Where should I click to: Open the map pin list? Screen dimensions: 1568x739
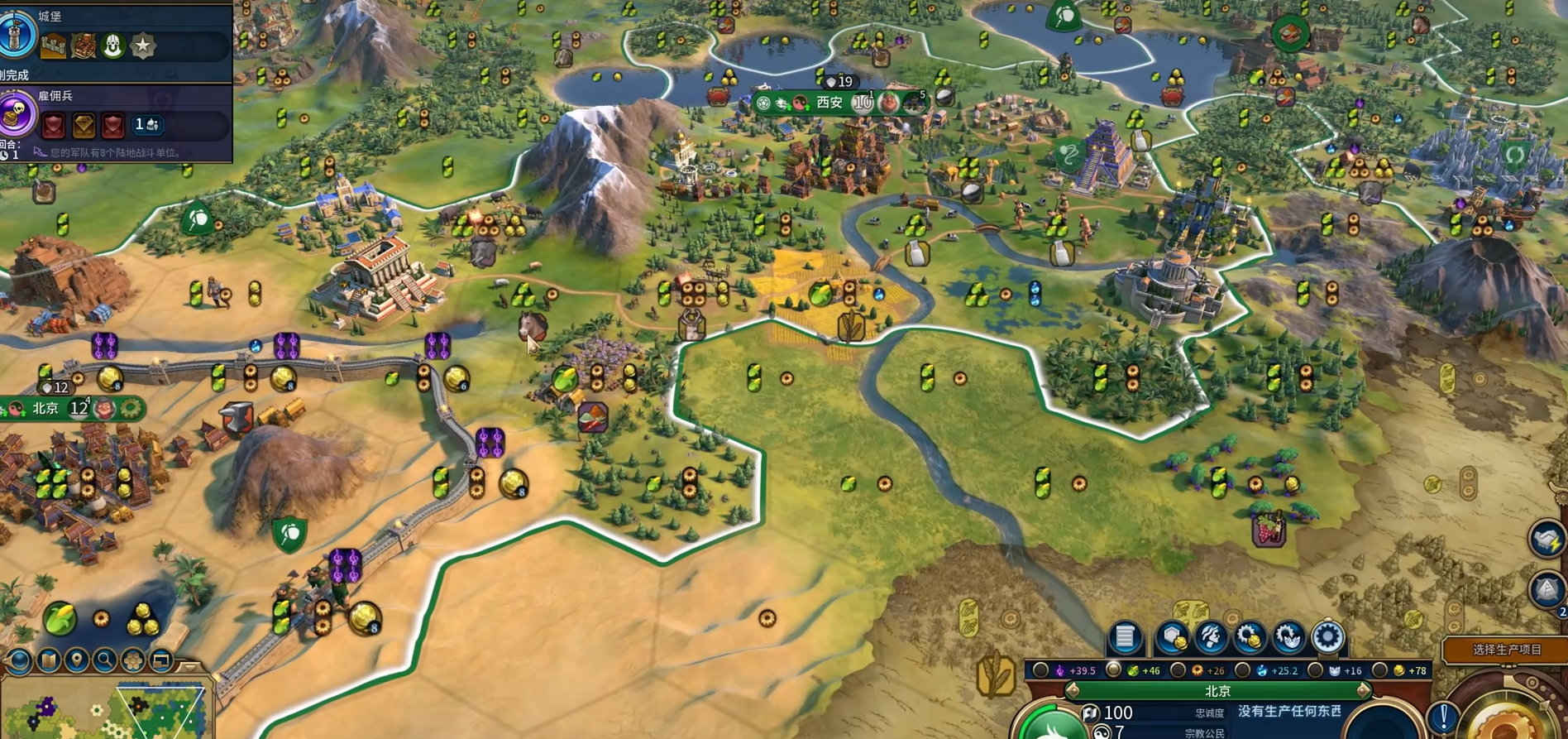pyautogui.click(x=77, y=660)
